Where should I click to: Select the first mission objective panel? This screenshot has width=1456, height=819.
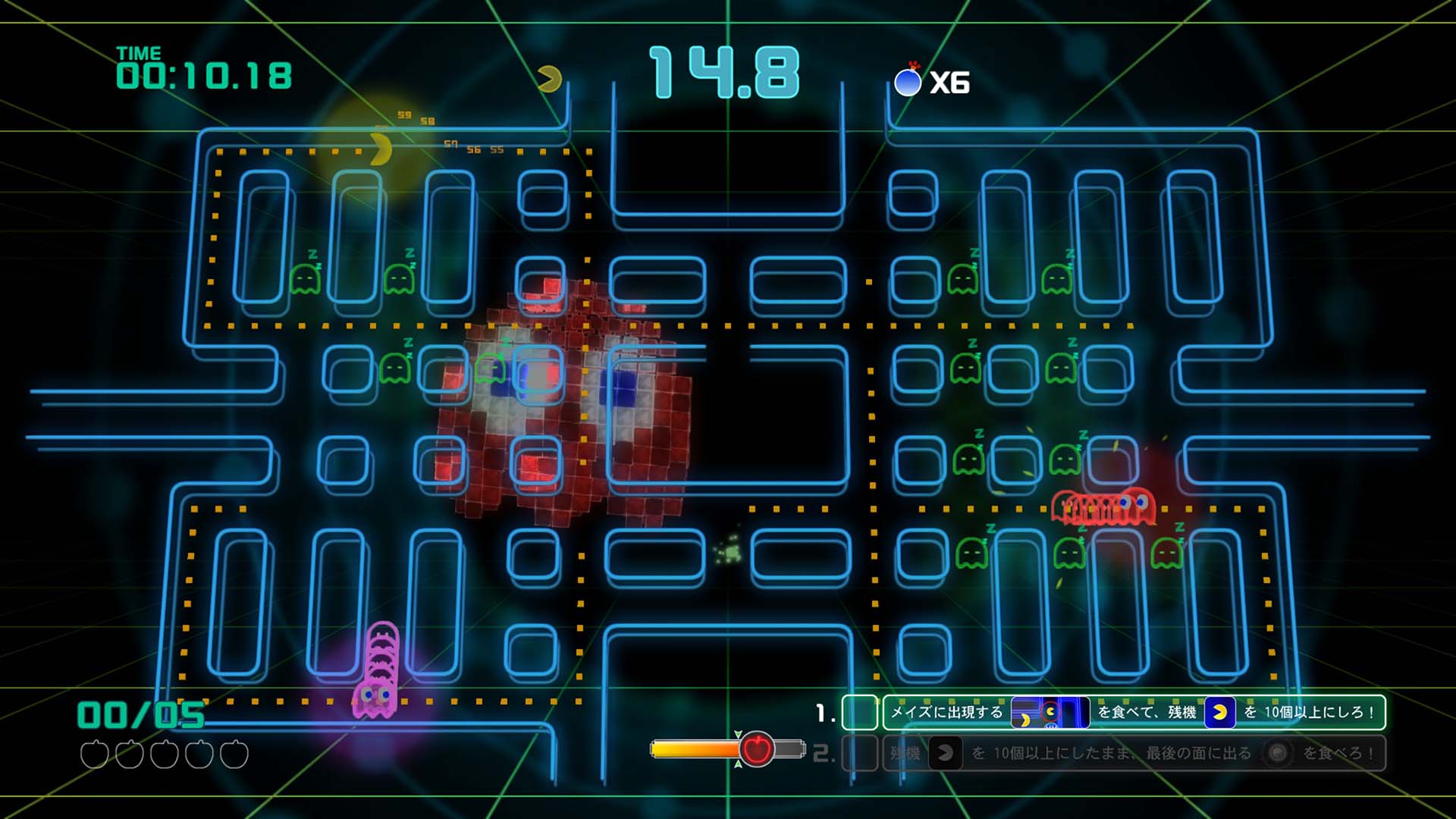[1133, 712]
